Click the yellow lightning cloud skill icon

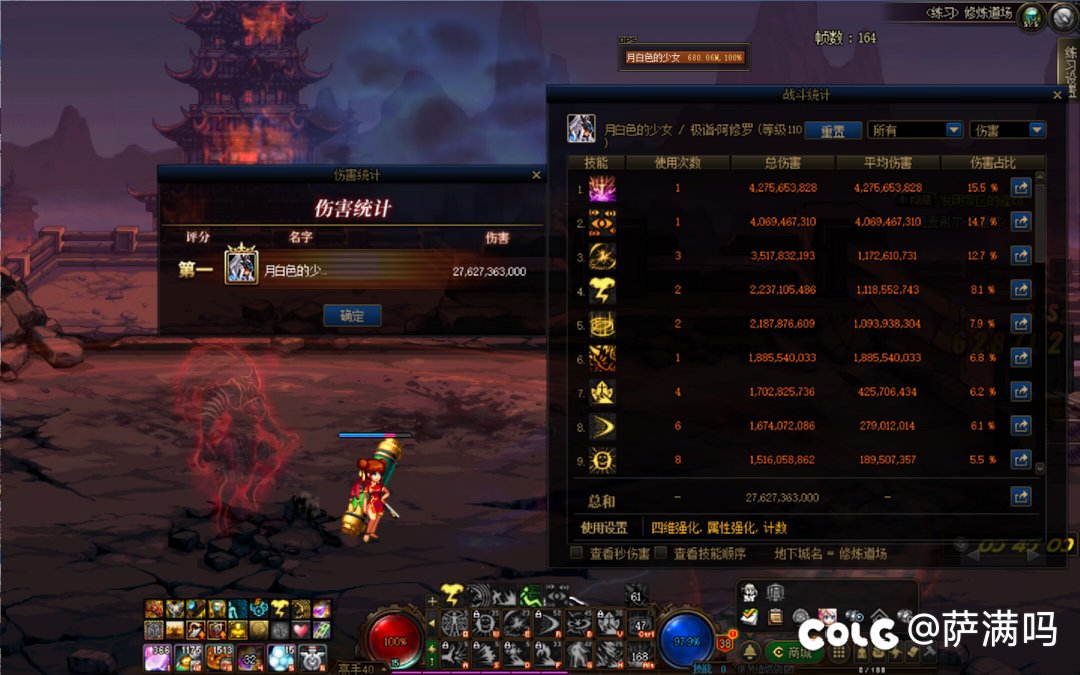click(451, 596)
